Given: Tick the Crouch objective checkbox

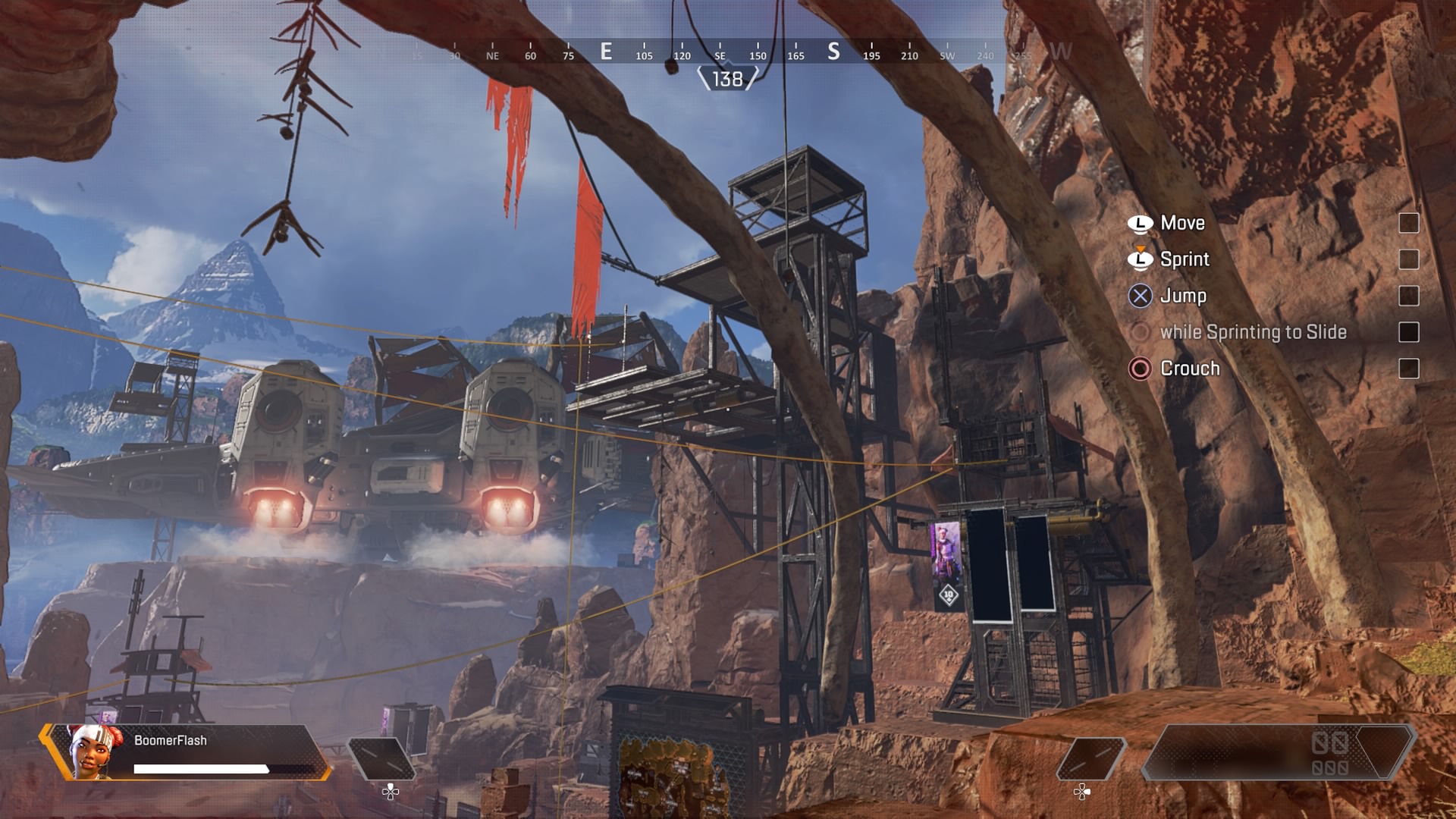Looking at the screenshot, I should pyautogui.click(x=1408, y=369).
